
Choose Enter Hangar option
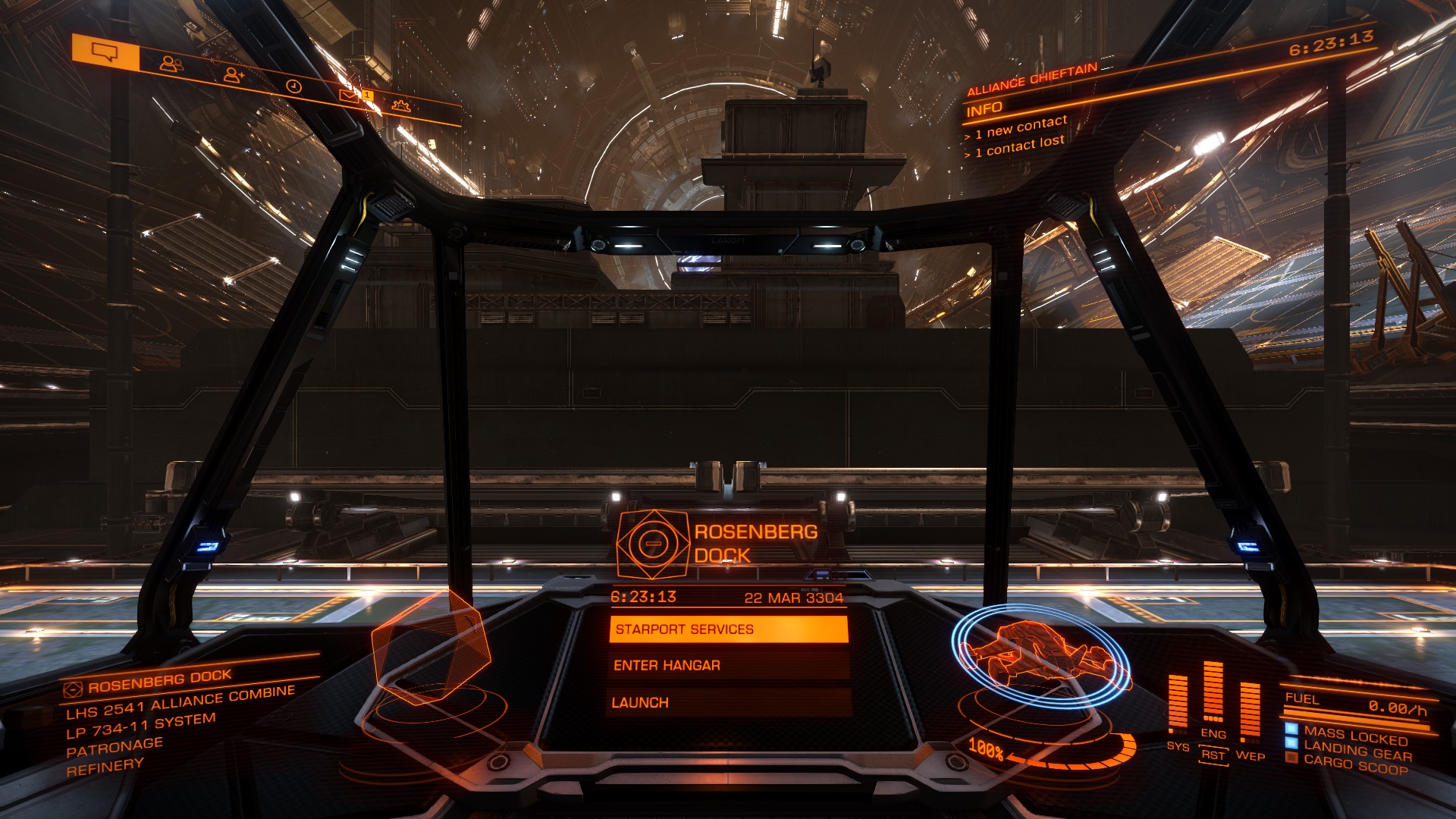728,666
